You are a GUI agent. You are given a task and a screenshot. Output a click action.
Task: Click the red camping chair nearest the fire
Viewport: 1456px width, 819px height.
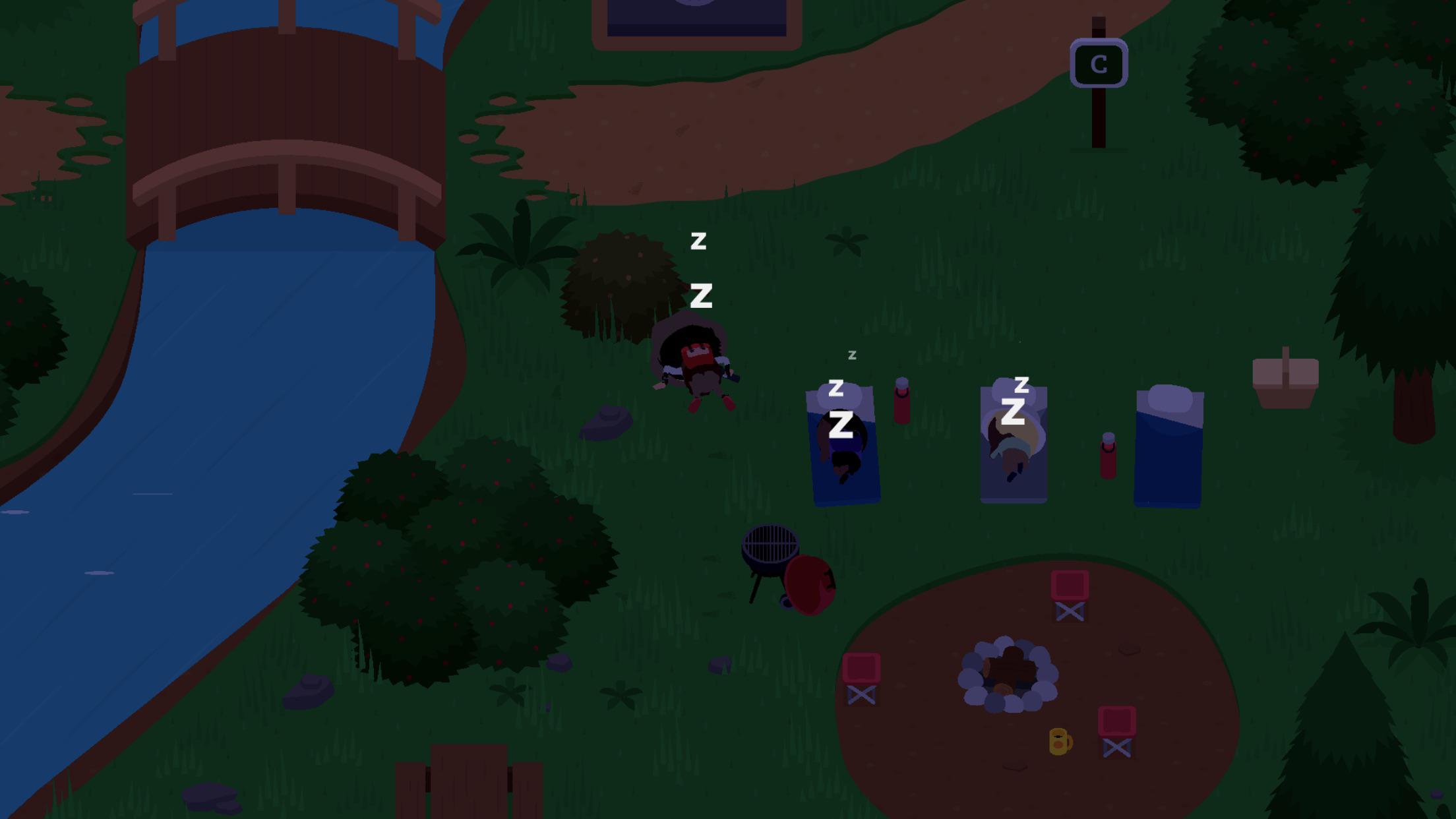tap(861, 679)
